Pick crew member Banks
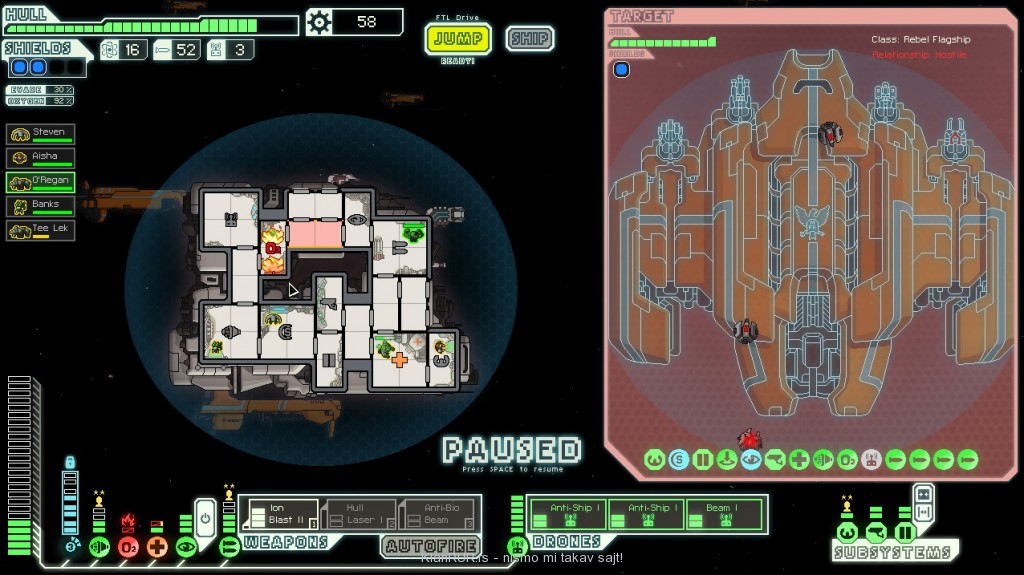The height and width of the screenshot is (575, 1024). click(x=41, y=205)
